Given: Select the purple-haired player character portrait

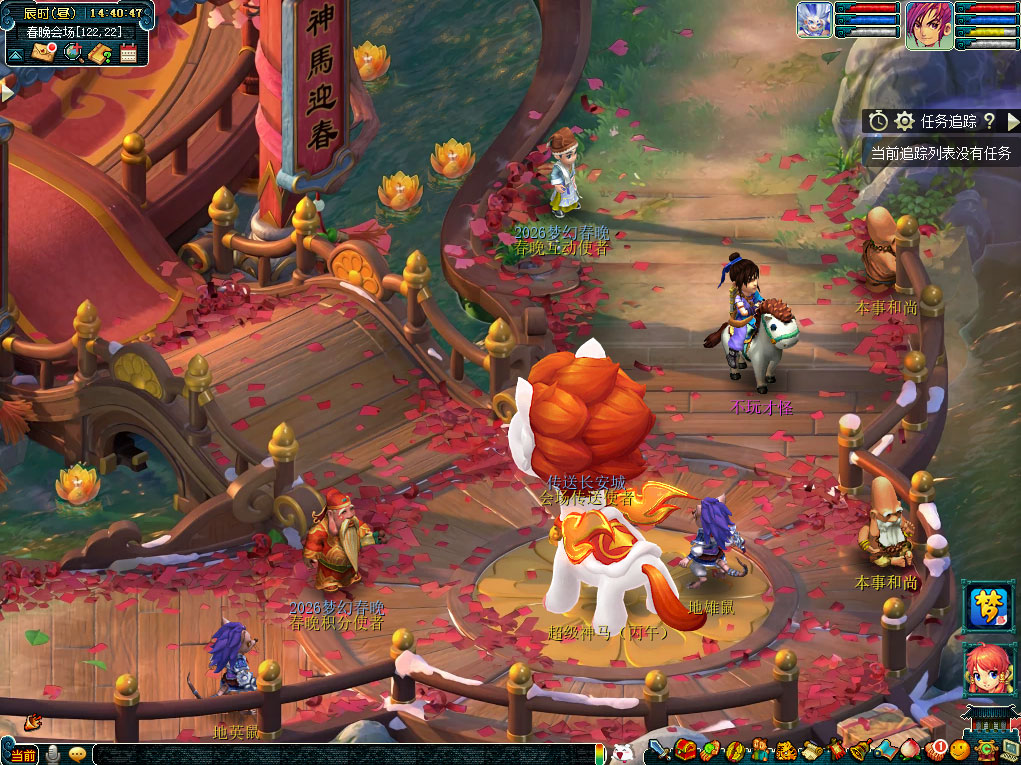Looking at the screenshot, I should (929, 25).
